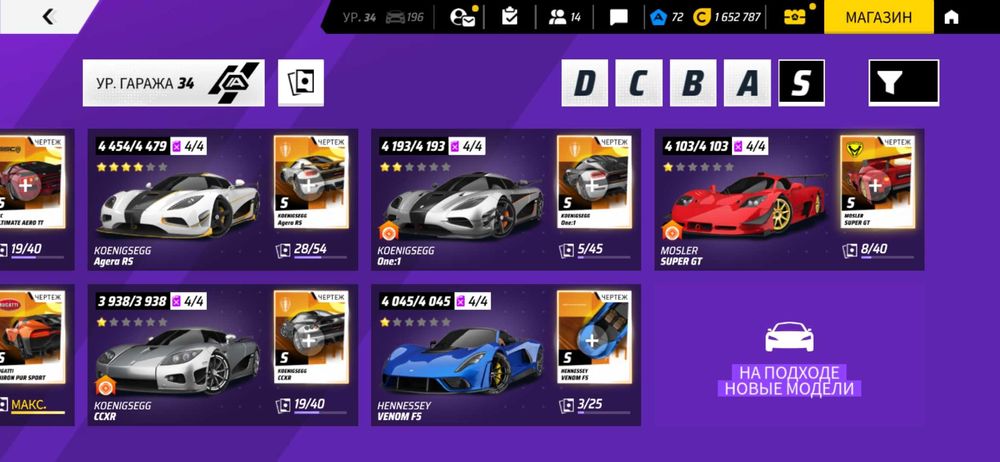Open the Hennessey Venom F5 card
Screen dimensions: 1000x462
(463, 355)
